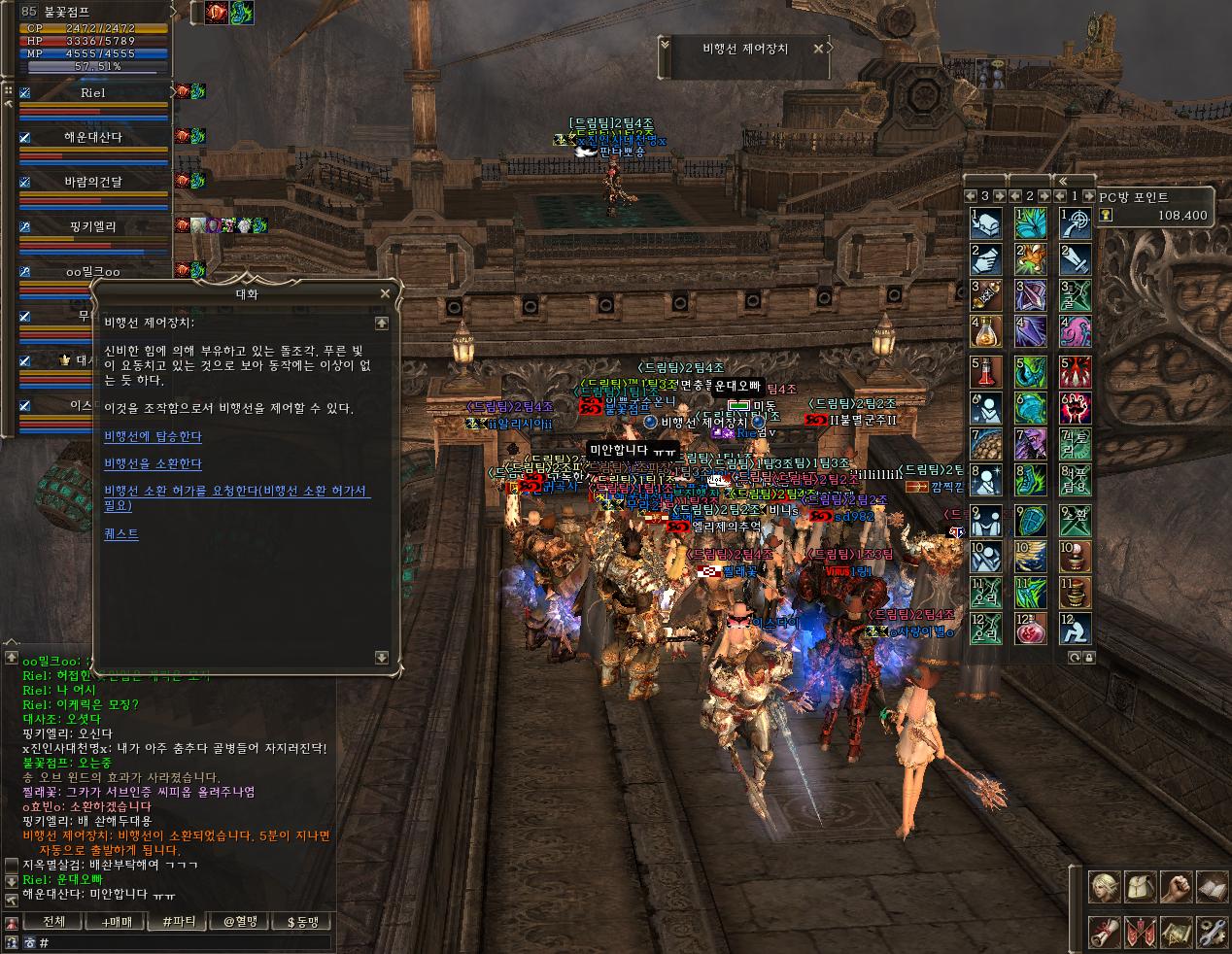Viewport: 1232px width, 954px height.
Task: Open the character status portrait icon
Action: point(1103,888)
